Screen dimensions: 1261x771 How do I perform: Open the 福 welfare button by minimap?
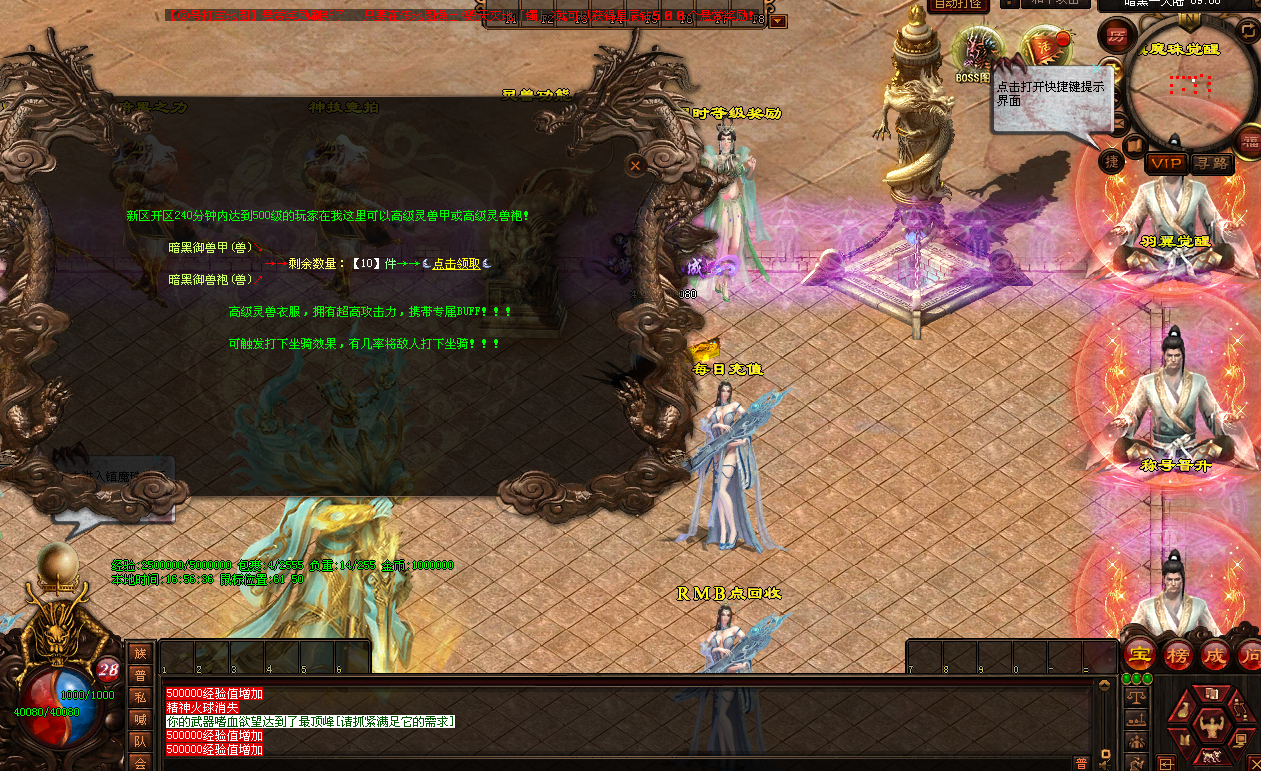[1249, 141]
